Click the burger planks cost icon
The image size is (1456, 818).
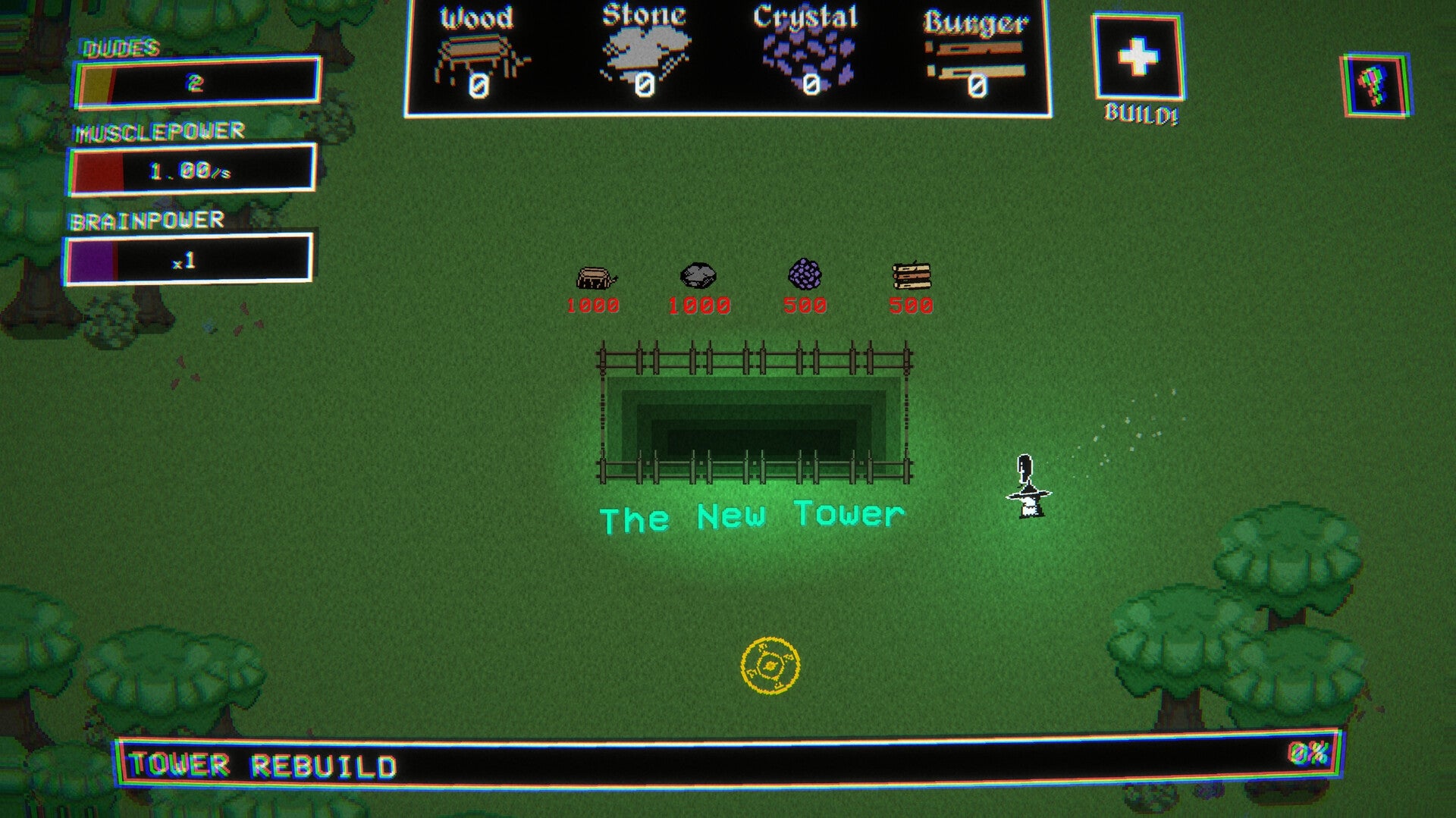912,275
